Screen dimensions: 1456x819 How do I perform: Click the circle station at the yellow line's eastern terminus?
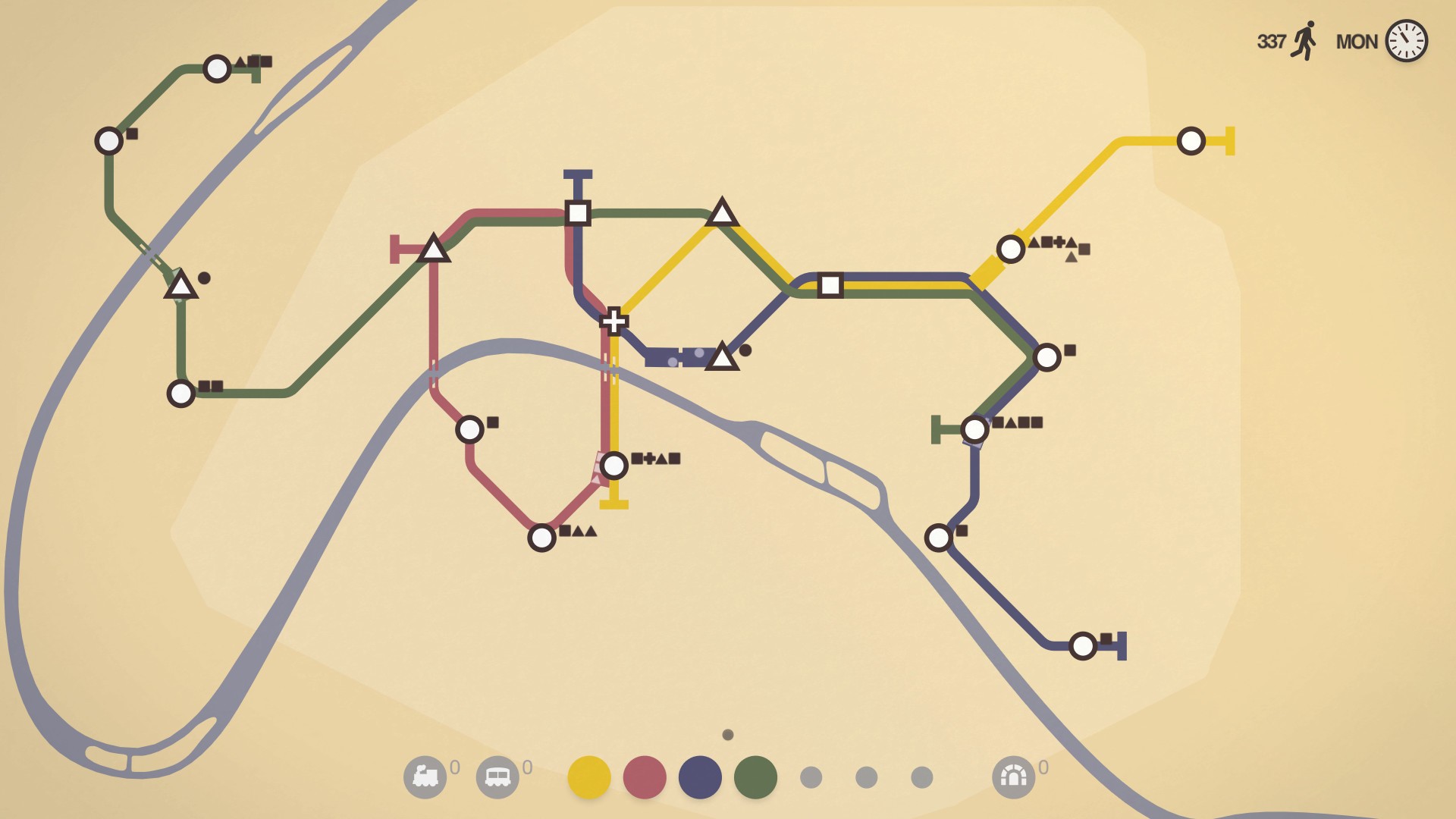click(x=1191, y=140)
